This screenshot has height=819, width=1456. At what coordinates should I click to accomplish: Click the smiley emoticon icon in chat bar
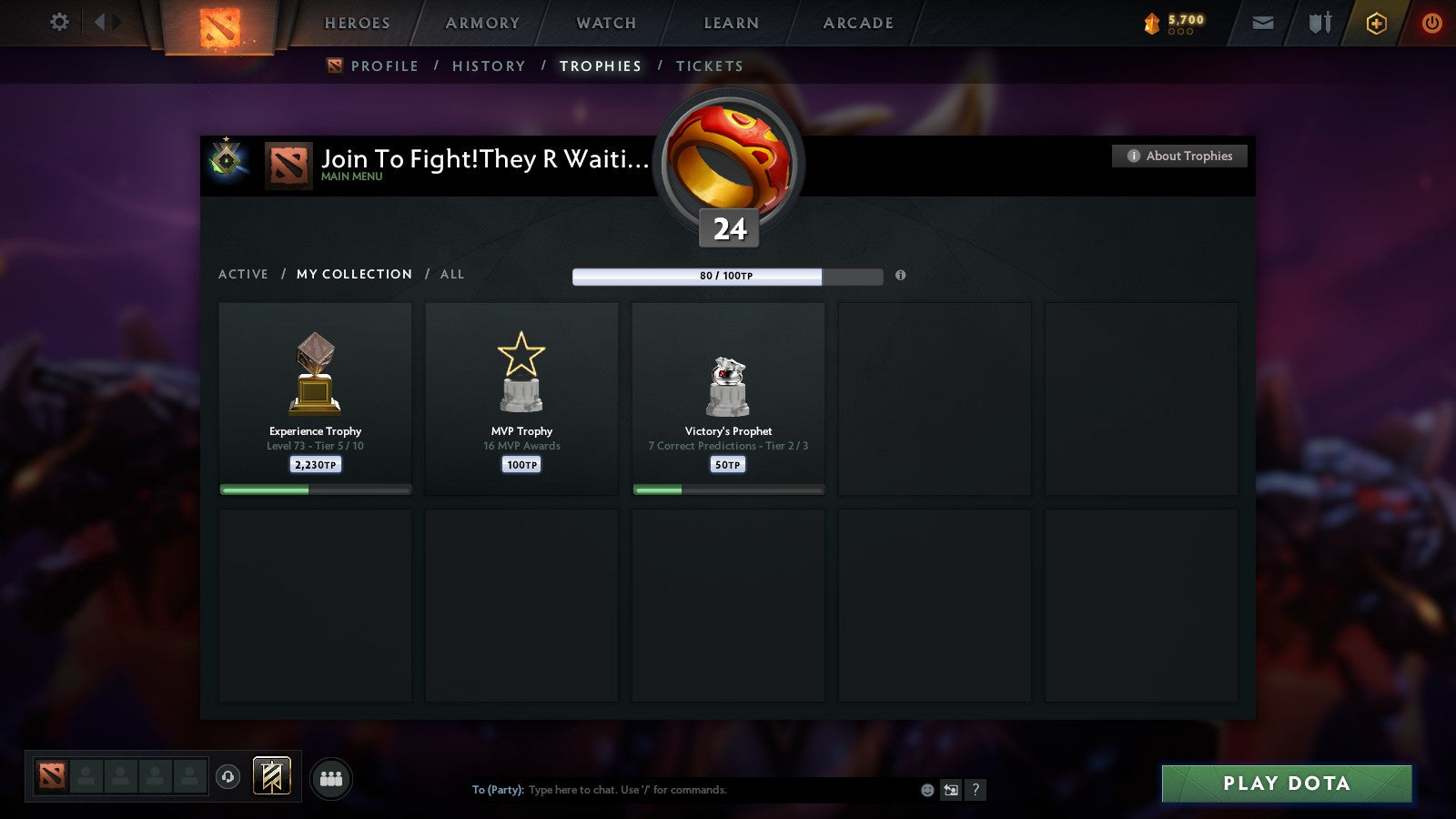(925, 790)
